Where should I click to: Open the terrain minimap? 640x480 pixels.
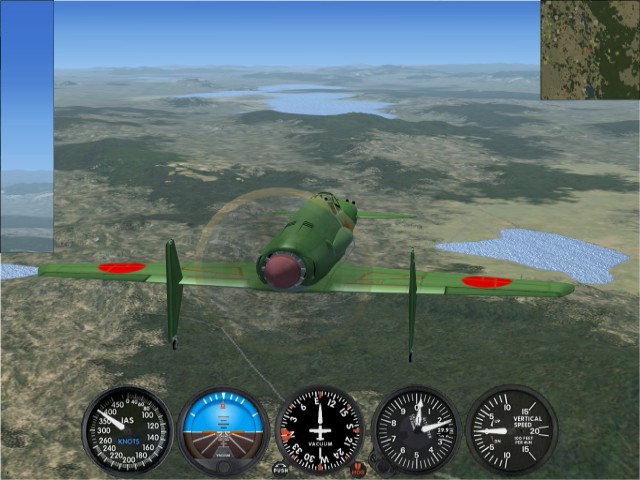click(590, 49)
